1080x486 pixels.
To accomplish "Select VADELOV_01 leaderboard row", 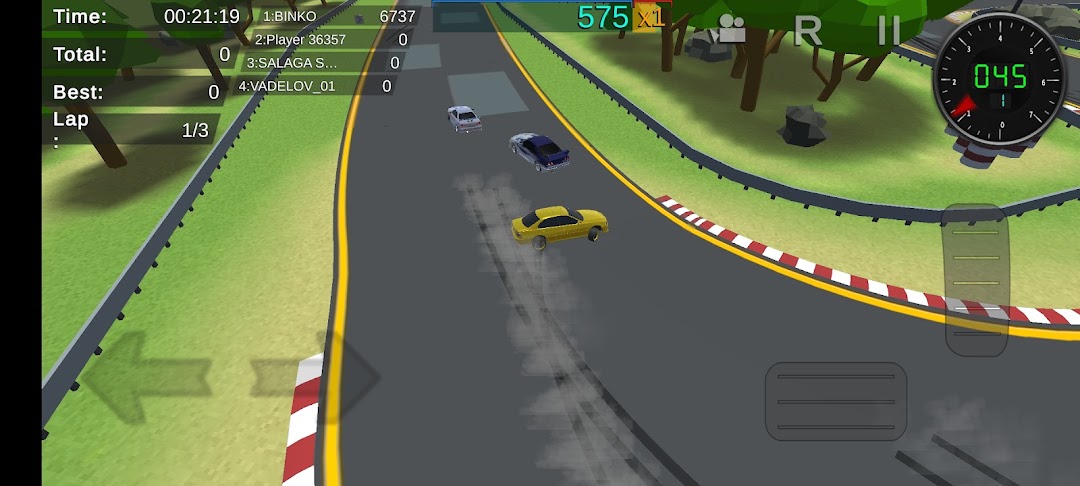I will pos(314,86).
